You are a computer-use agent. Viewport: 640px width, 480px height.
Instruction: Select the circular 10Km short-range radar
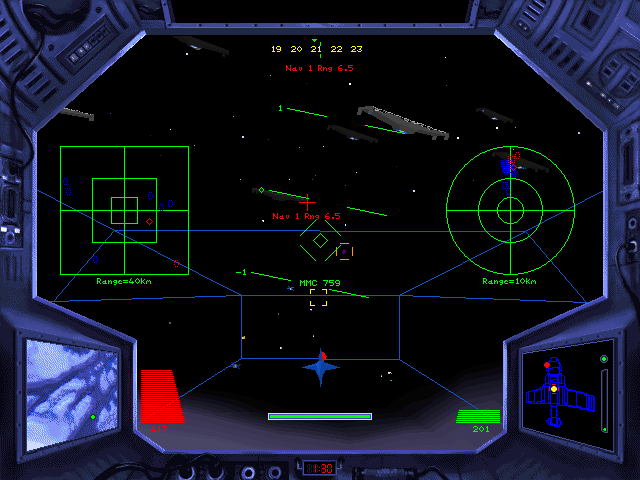510,210
